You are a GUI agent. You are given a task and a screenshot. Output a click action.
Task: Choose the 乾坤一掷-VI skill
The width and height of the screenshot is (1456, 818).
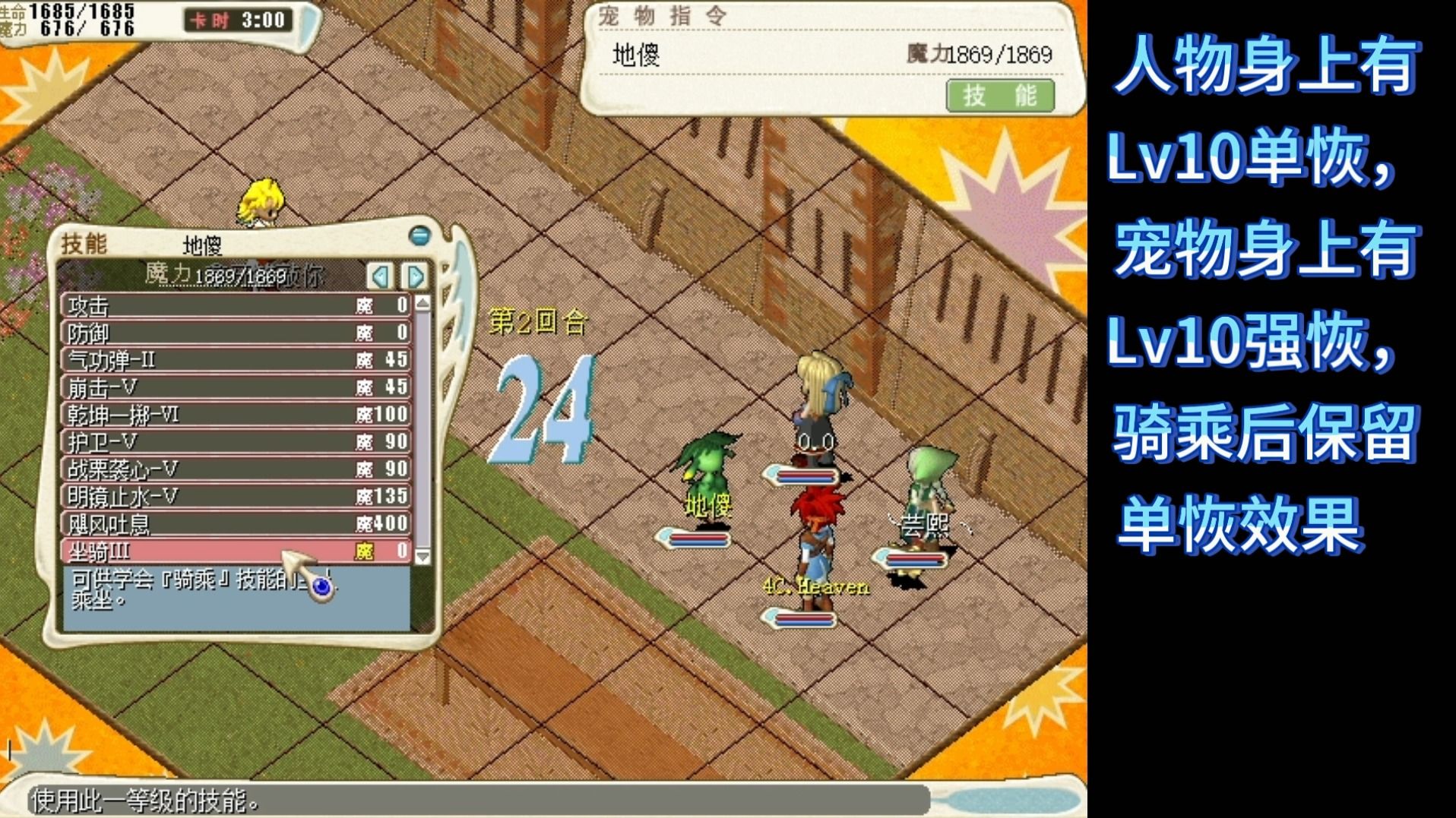click(236, 415)
